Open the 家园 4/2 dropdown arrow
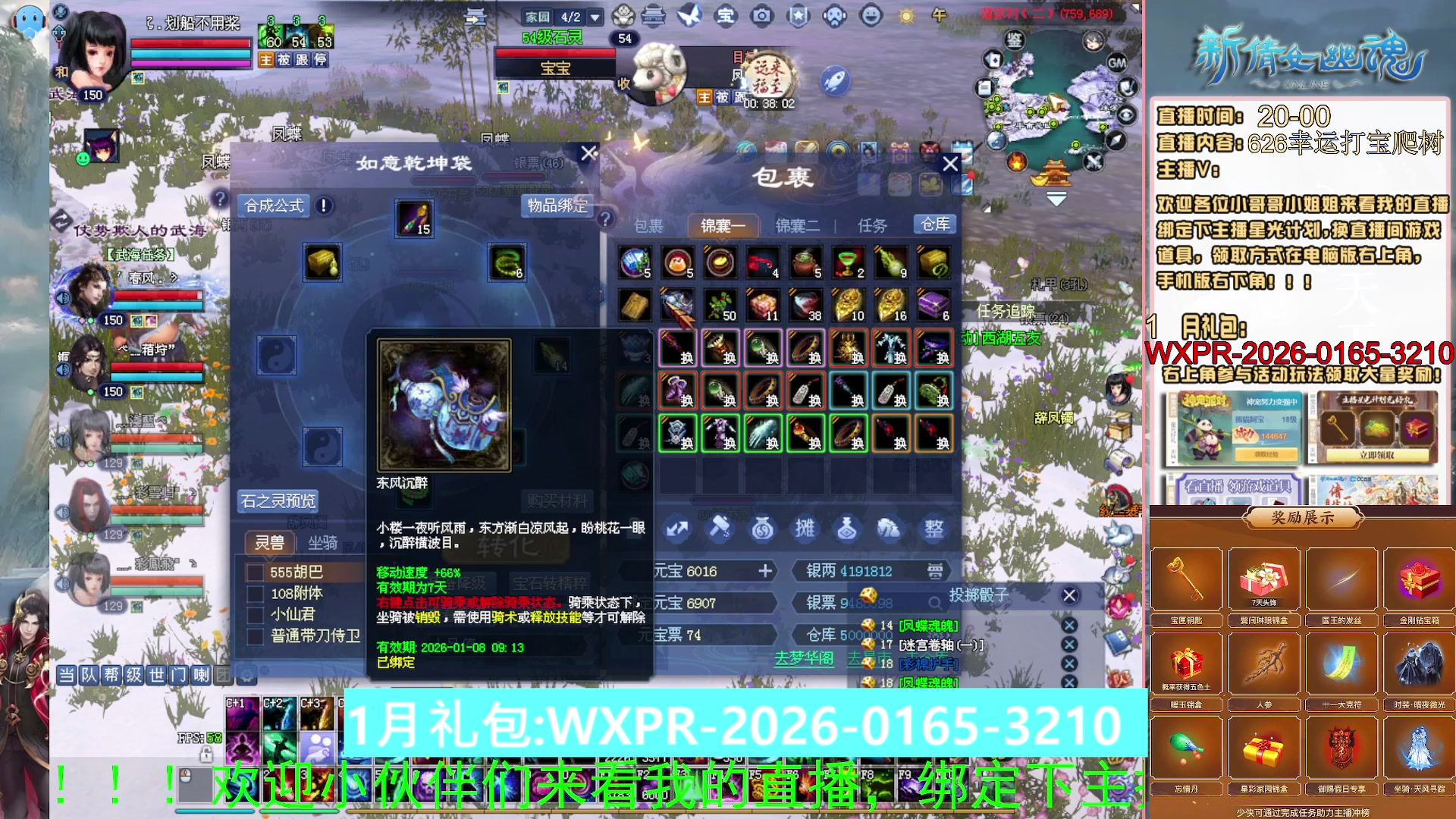1456x819 pixels. click(595, 16)
